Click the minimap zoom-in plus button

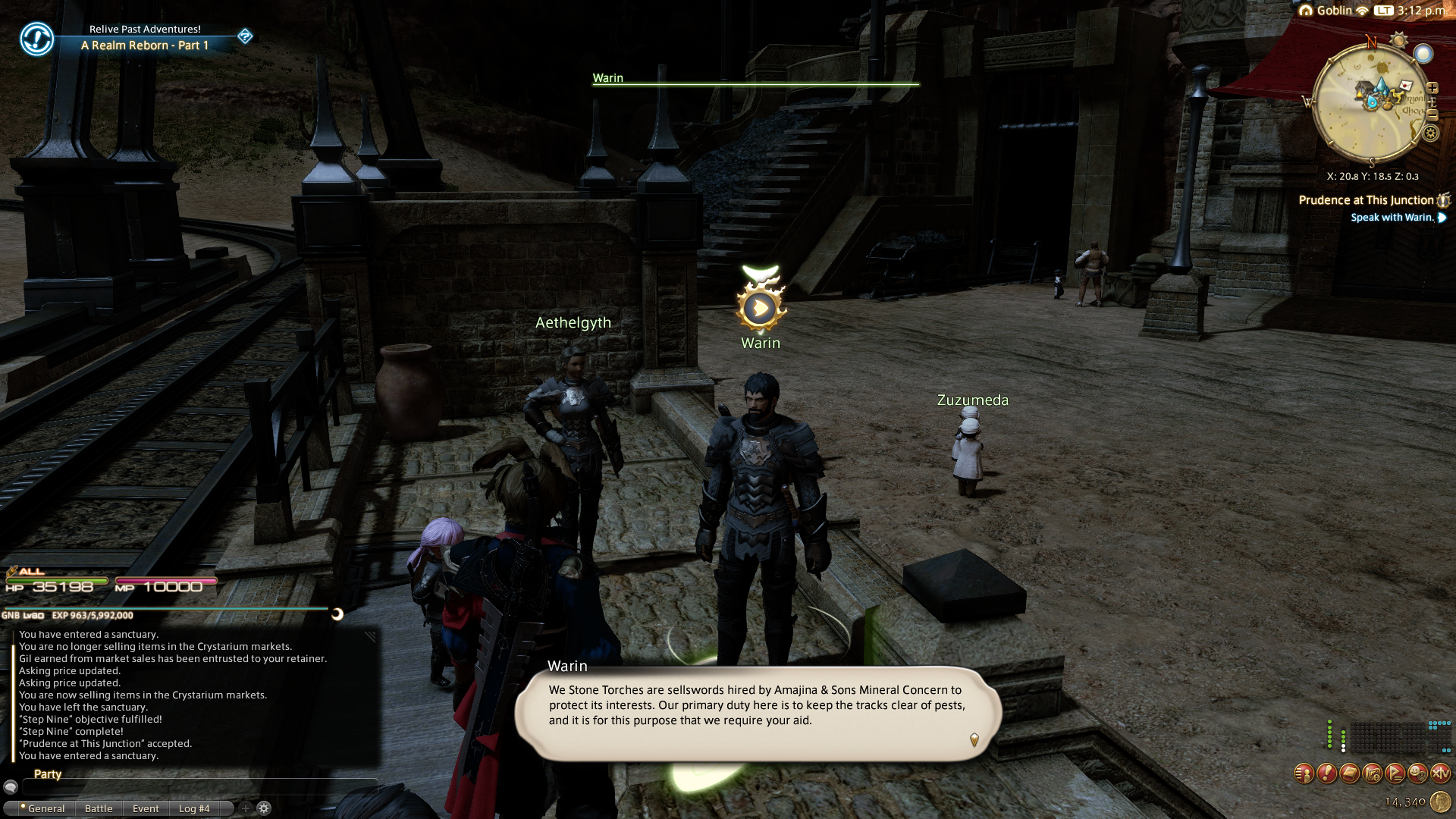pyautogui.click(x=1432, y=88)
